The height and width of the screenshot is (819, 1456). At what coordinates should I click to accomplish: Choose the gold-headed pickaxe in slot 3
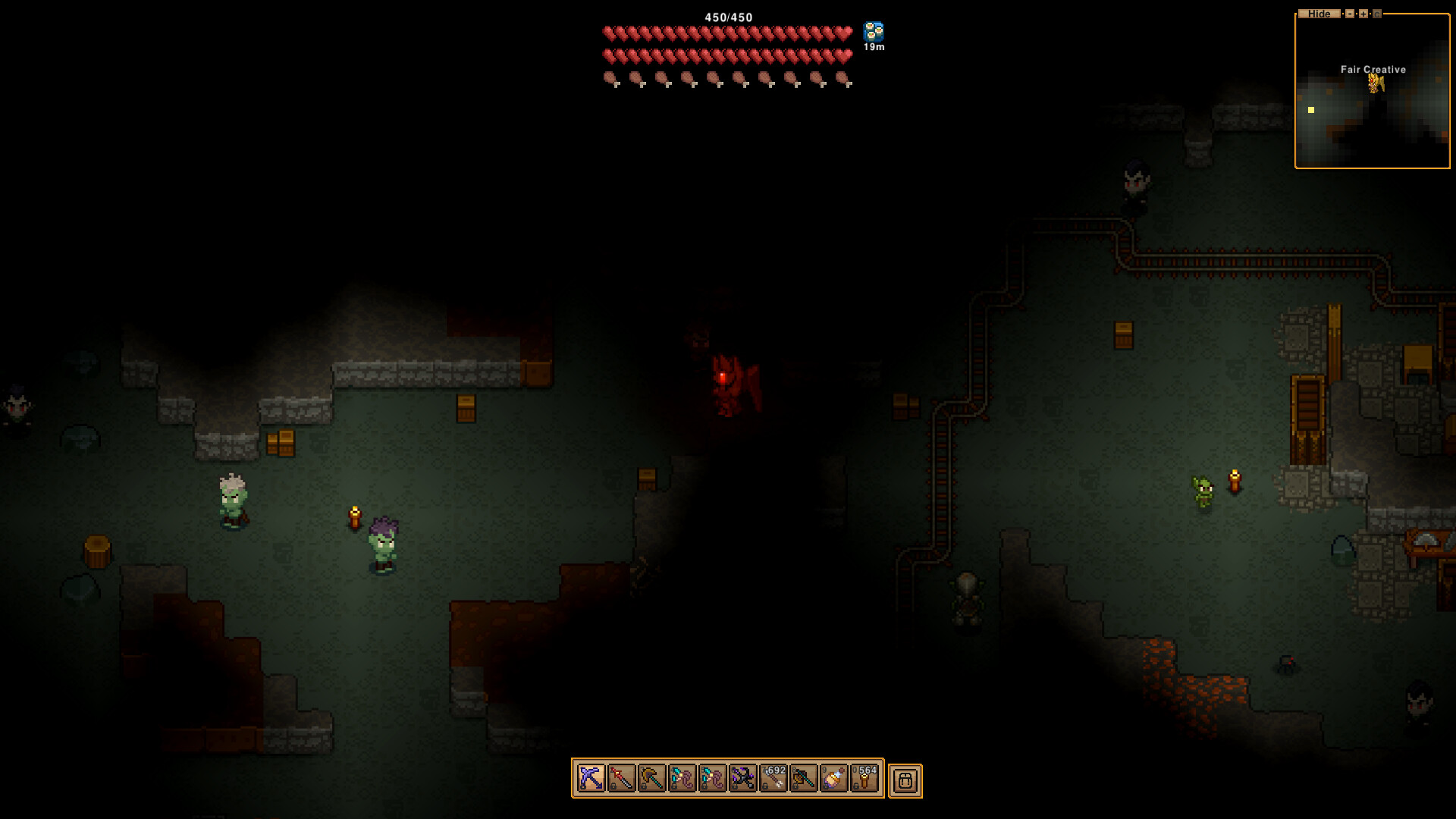[x=651, y=779]
